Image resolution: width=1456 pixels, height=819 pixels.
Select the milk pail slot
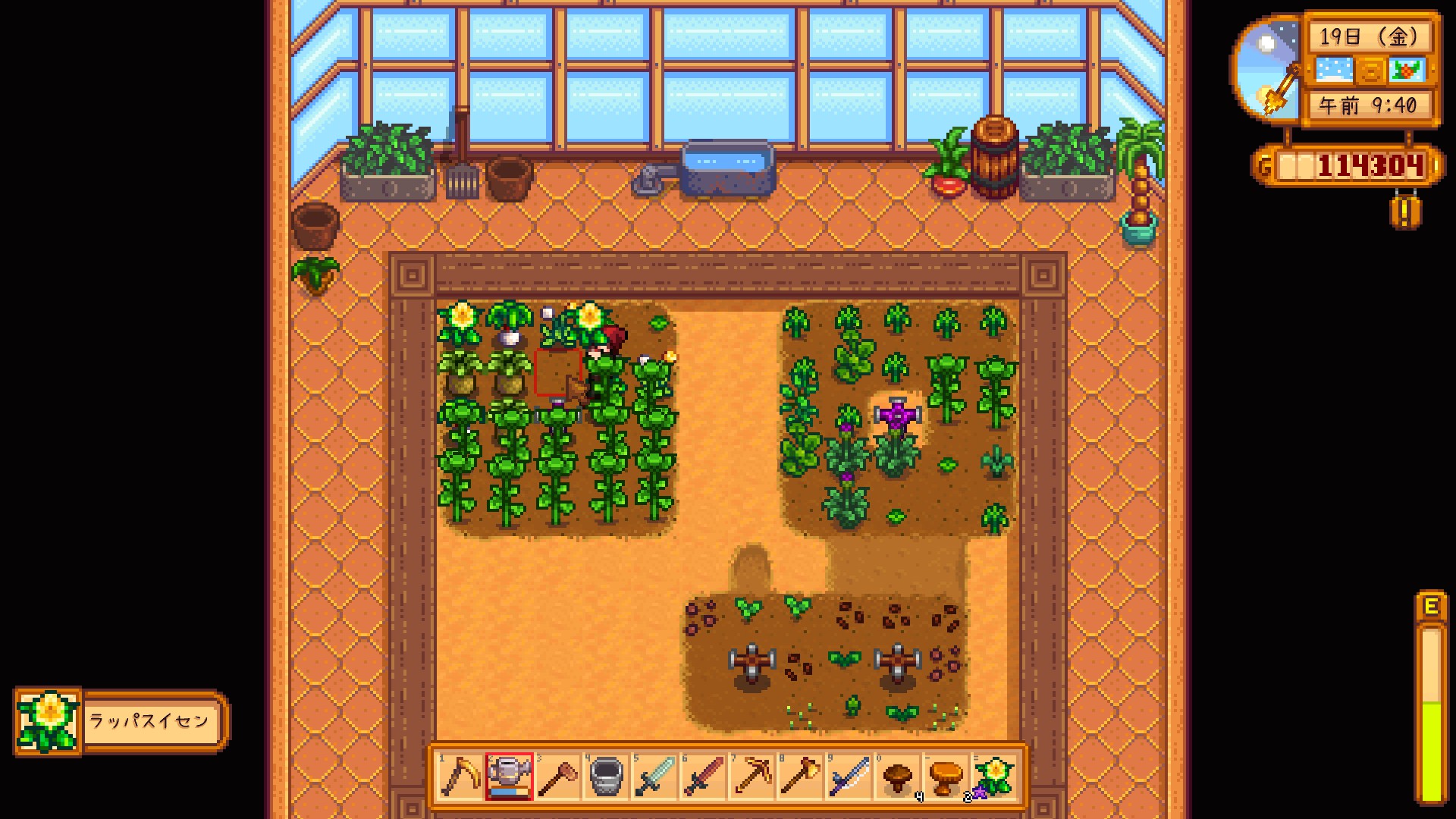(606, 777)
